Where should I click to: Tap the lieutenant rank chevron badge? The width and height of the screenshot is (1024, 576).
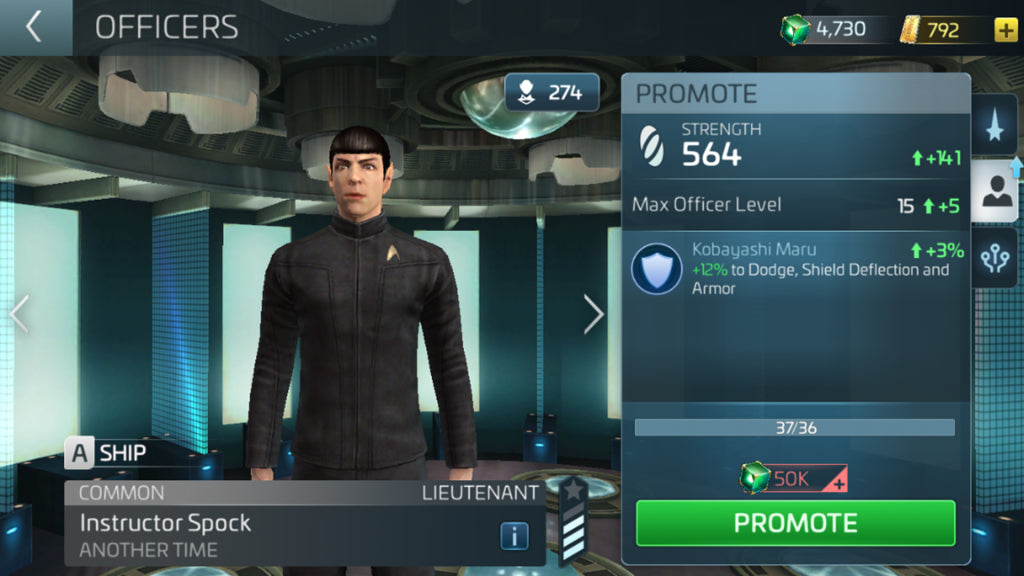pyautogui.click(x=573, y=521)
